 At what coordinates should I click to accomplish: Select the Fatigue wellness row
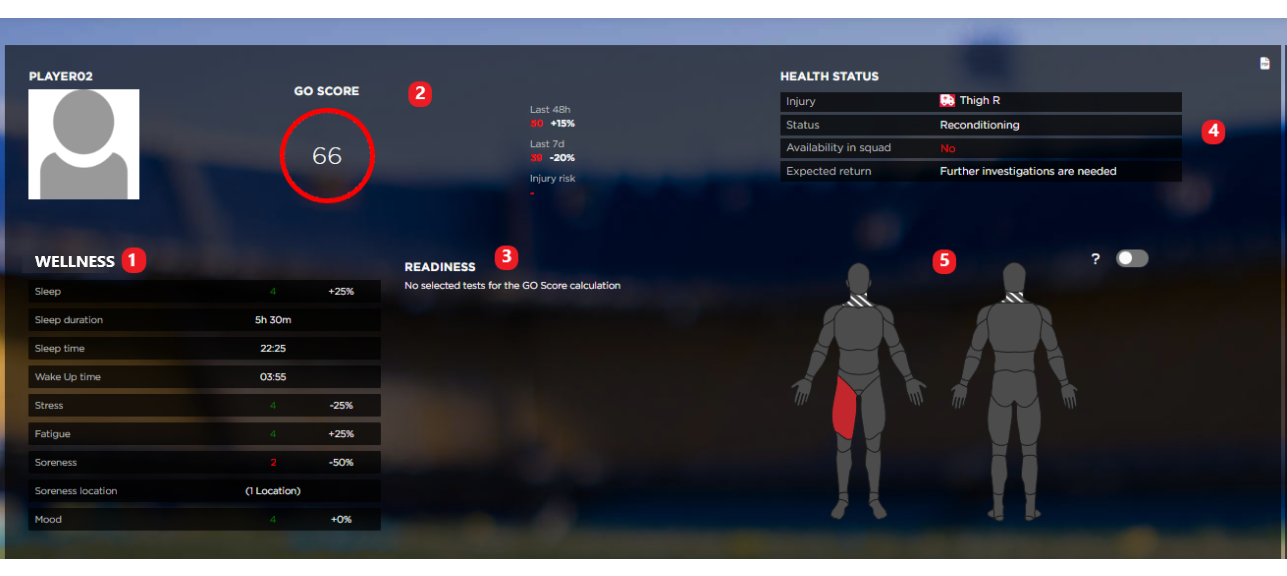(204, 434)
